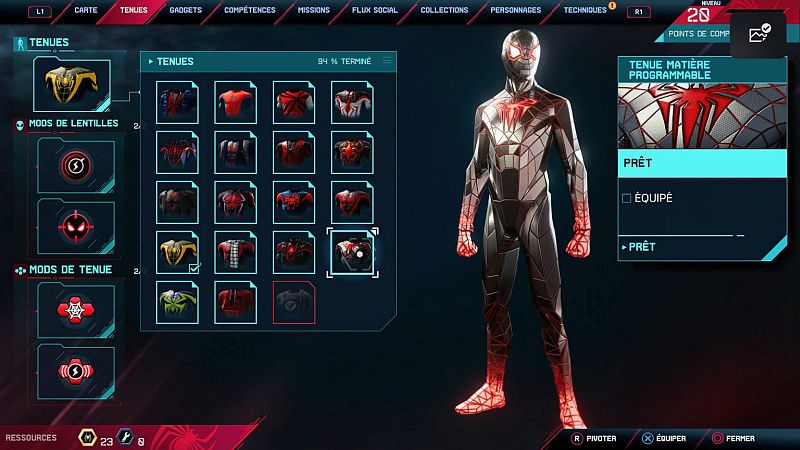Switch to the Collections tab
Image resolution: width=800 pixels, height=450 pixels.
444,10
